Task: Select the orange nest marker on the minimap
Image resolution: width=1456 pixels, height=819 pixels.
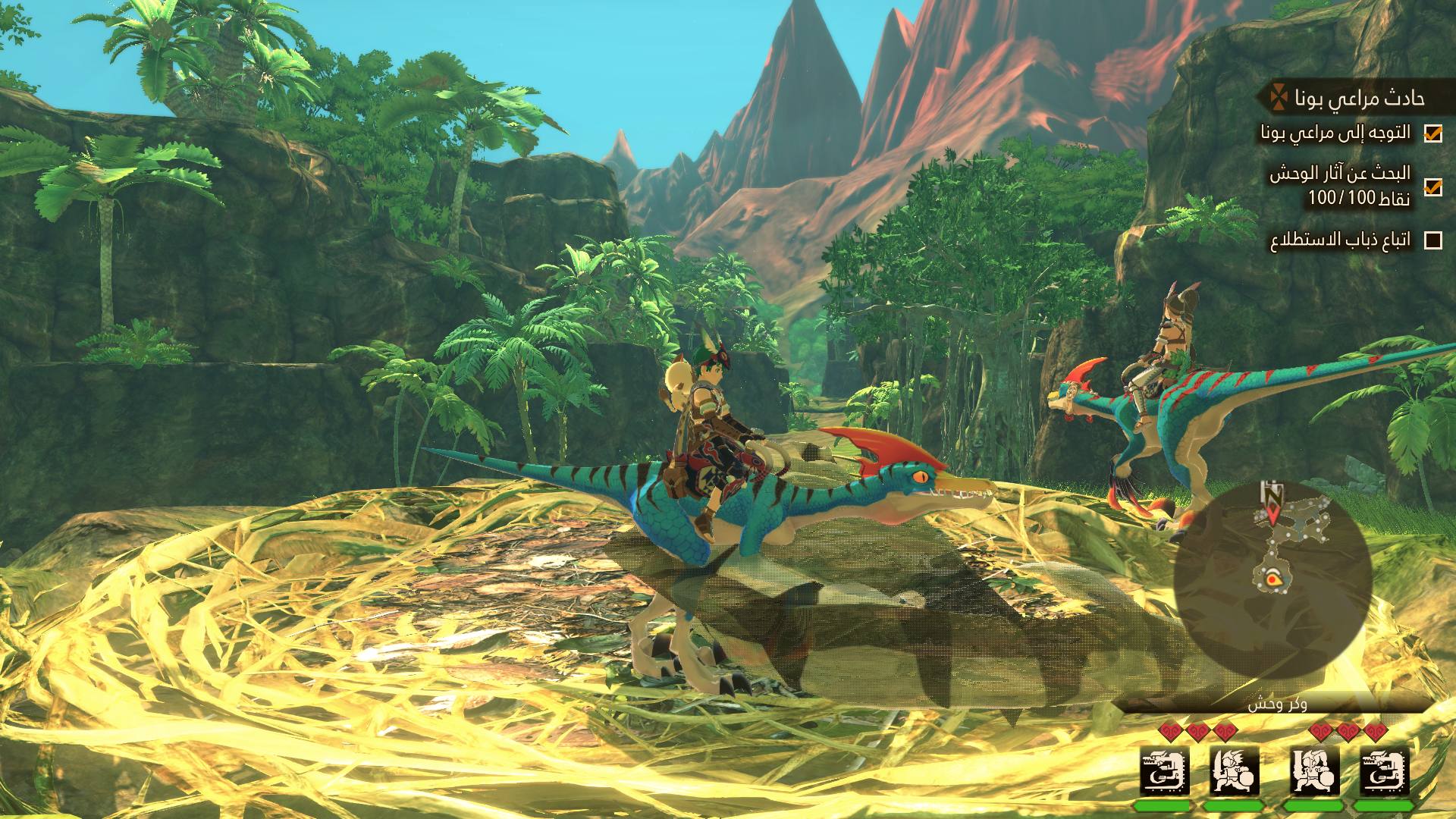Action: 1272,580
